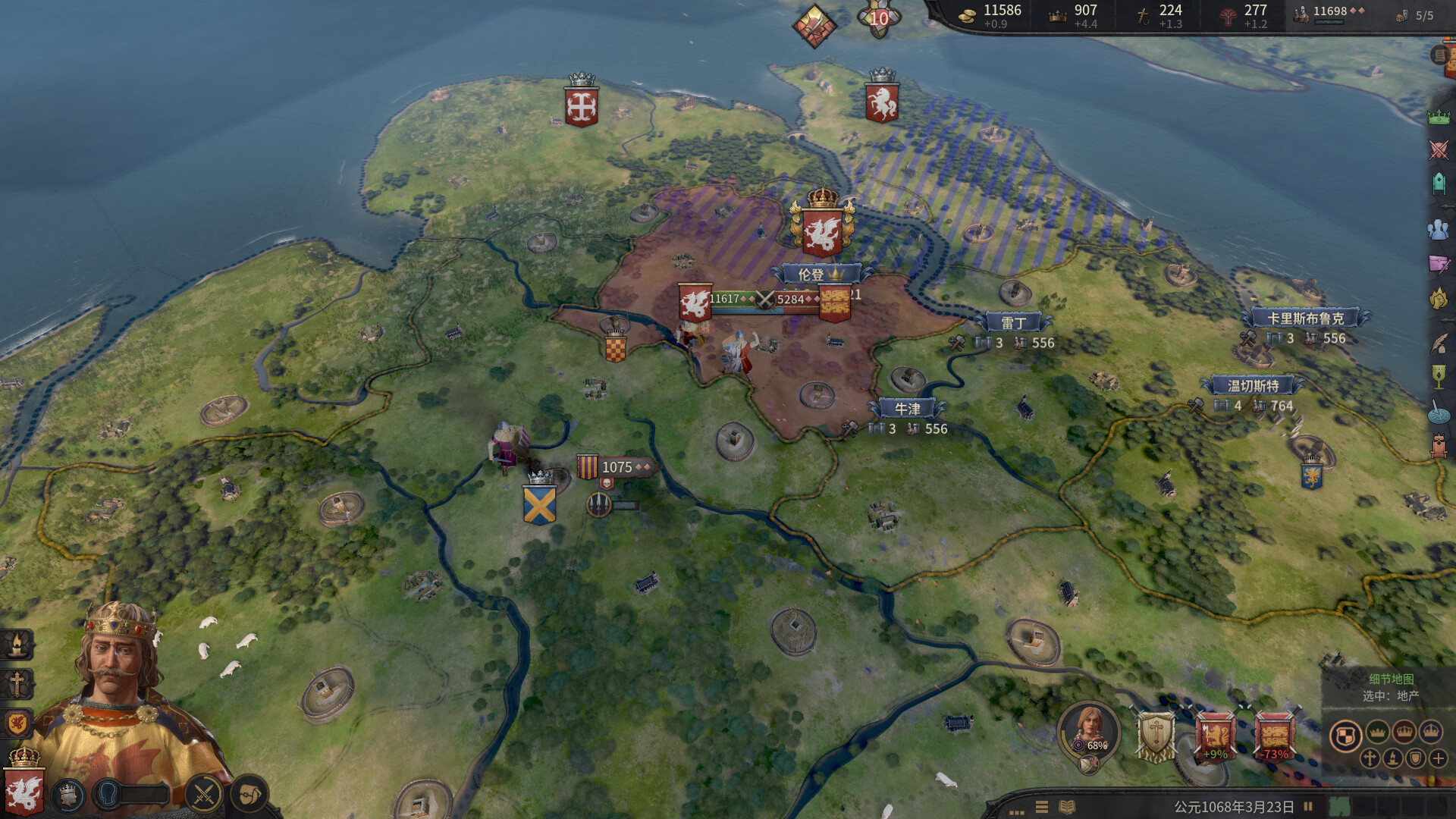The width and height of the screenshot is (1456, 819).
Task: Open the Military panel via crossed-swords sidebar icon
Action: 1438,149
